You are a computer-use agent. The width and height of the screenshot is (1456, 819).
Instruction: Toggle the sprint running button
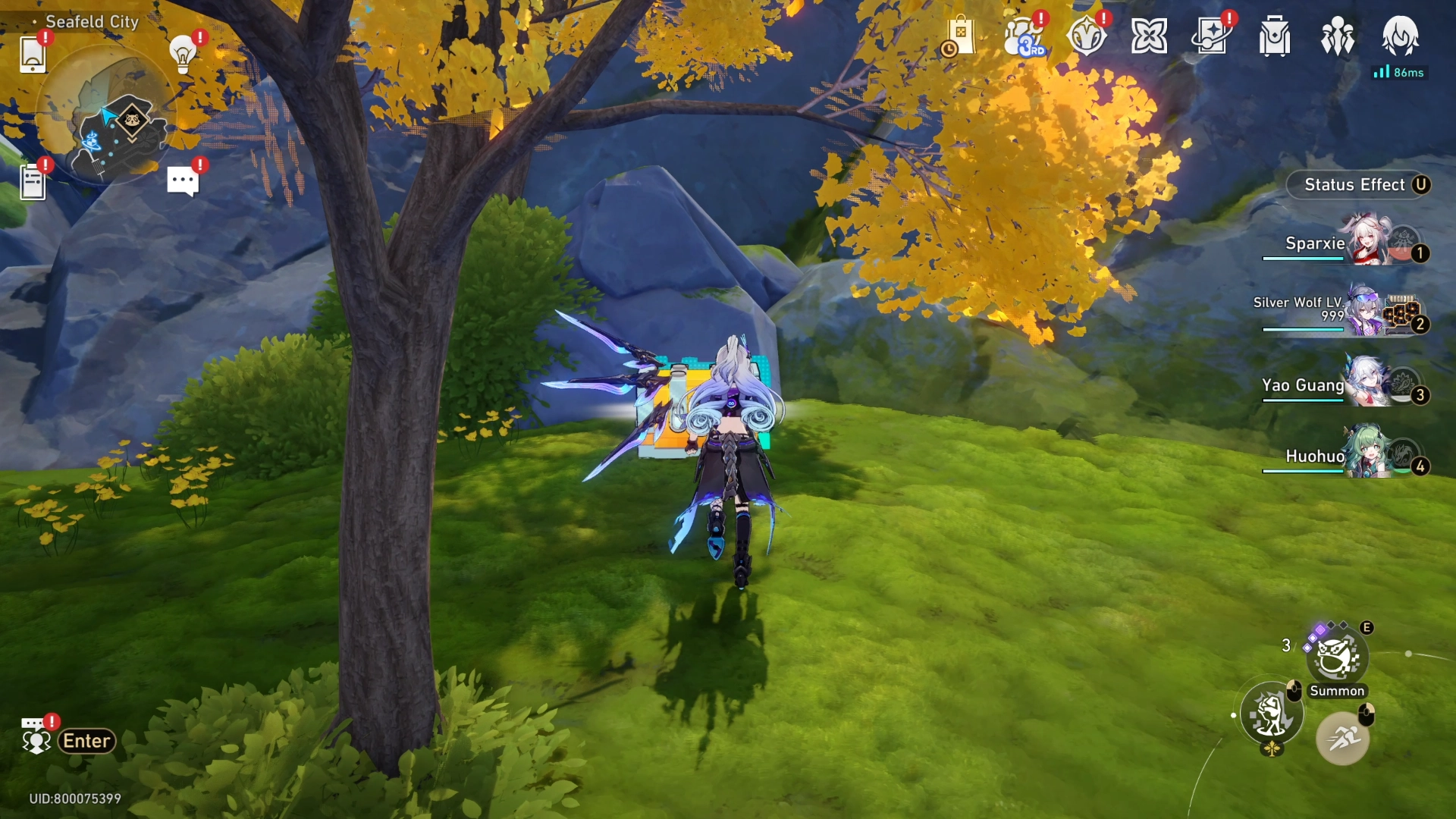click(1342, 737)
